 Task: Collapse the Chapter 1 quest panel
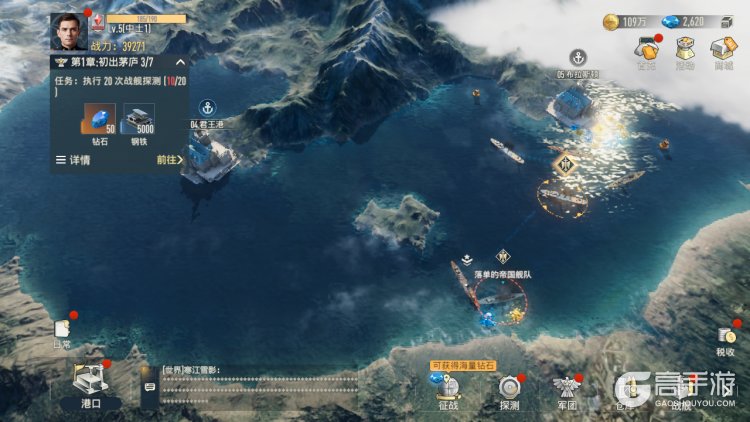pos(179,62)
